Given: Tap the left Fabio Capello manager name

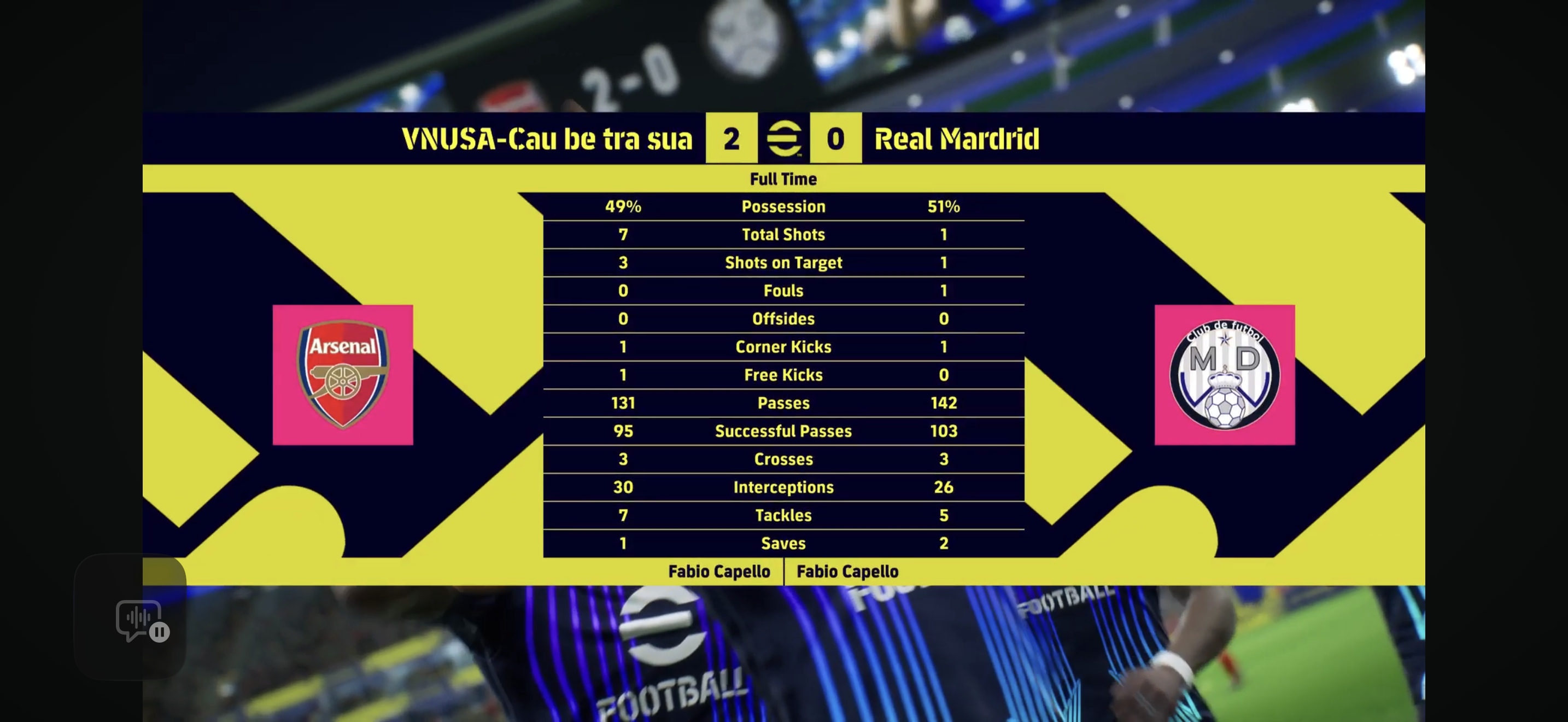Looking at the screenshot, I should [x=719, y=571].
